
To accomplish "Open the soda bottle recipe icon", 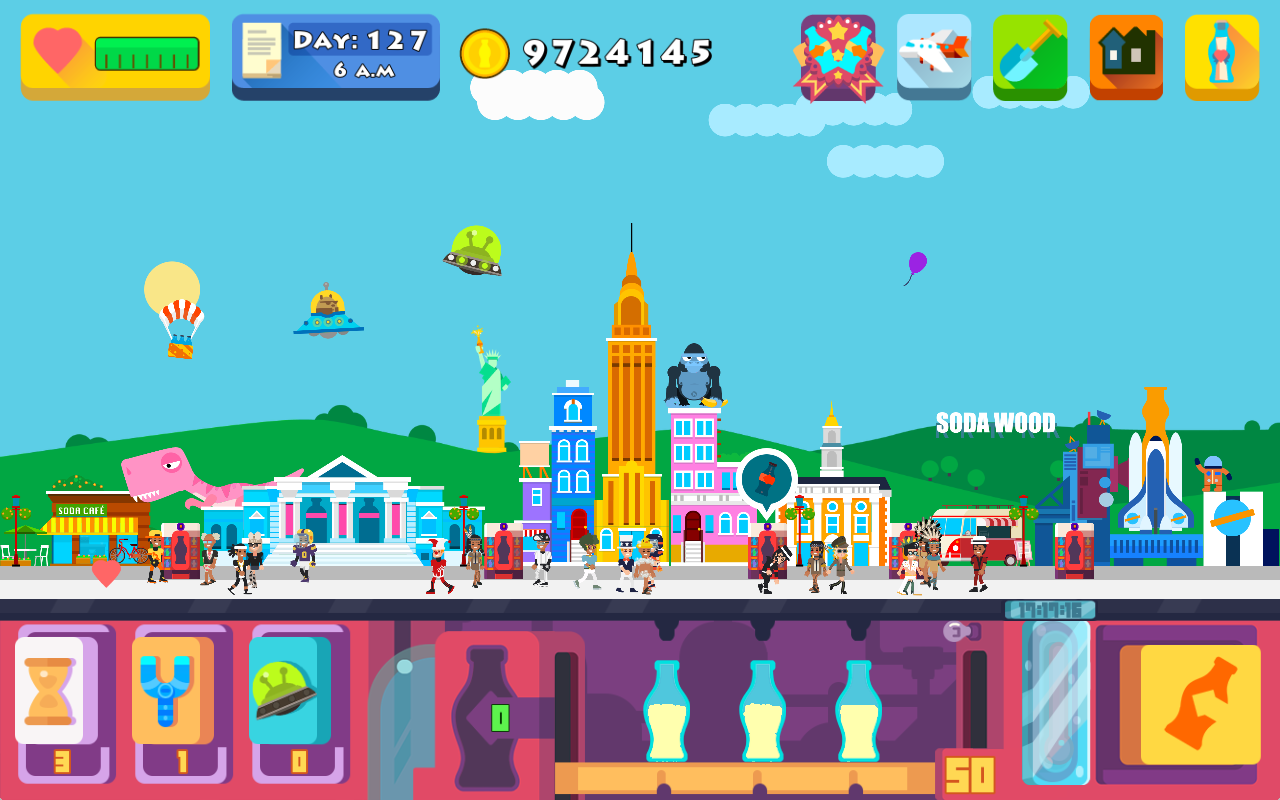I will point(1221,56).
